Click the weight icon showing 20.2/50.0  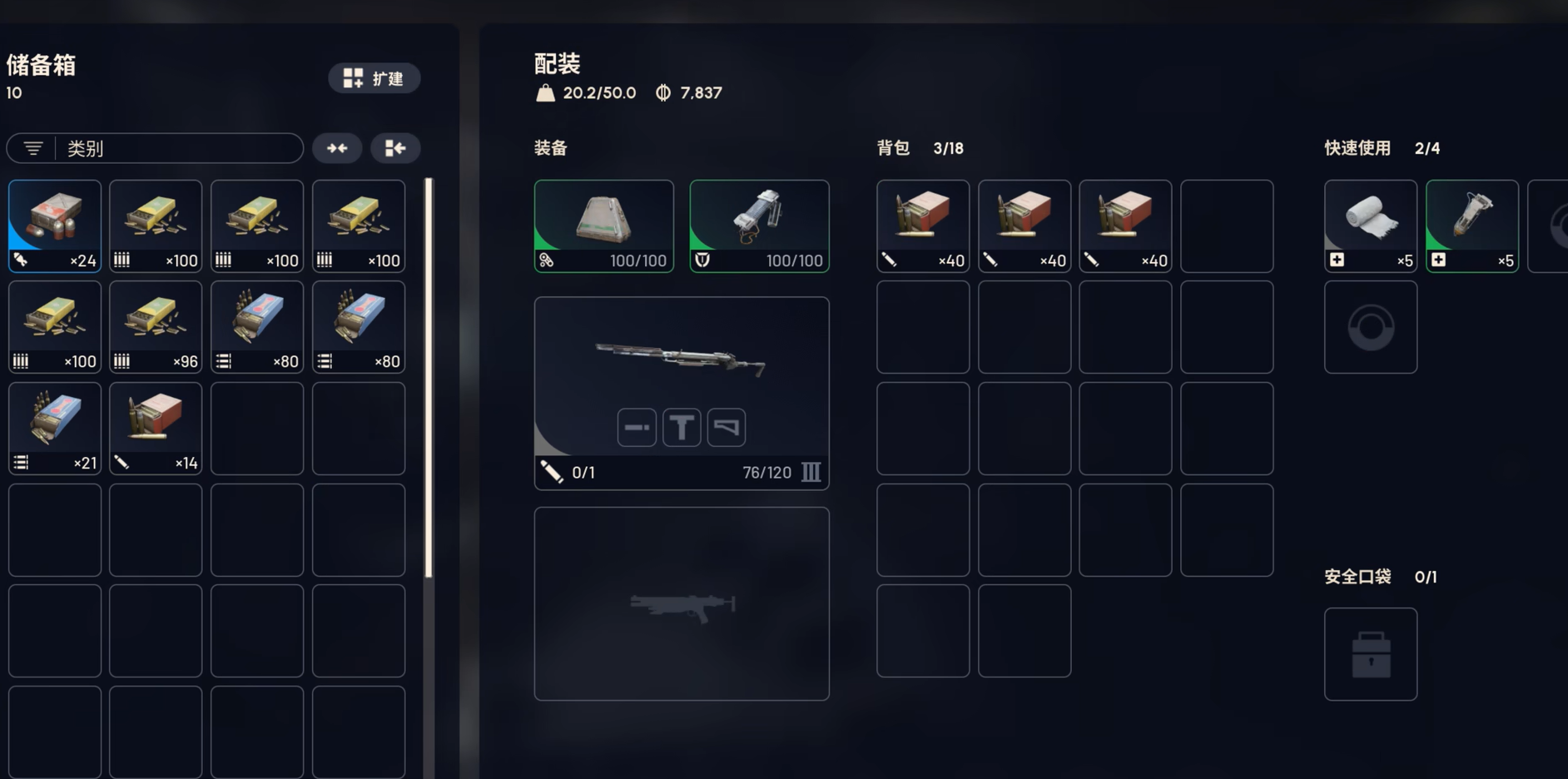click(x=545, y=92)
